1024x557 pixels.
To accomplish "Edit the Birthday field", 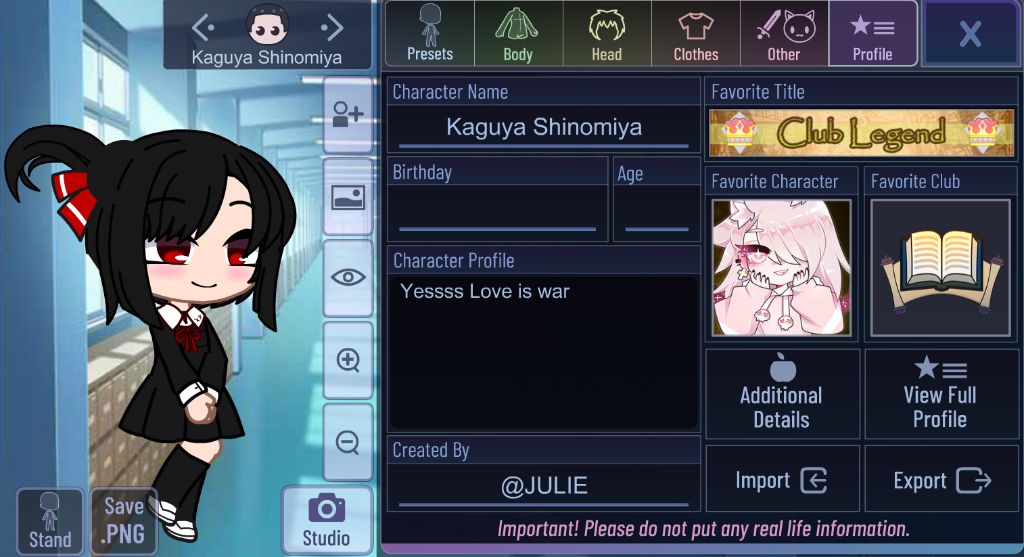I will pos(497,211).
